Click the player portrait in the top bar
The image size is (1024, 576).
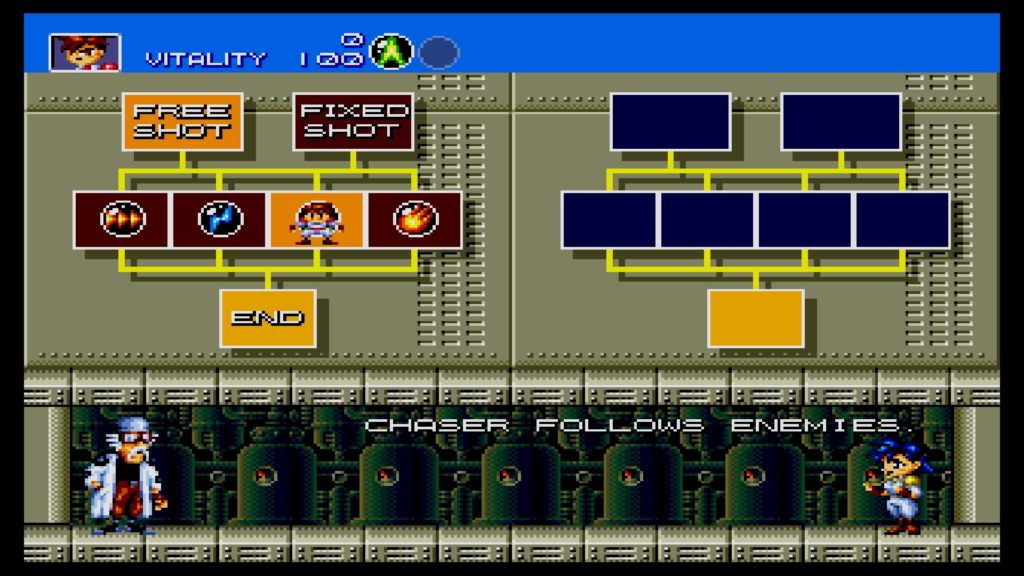coord(85,53)
